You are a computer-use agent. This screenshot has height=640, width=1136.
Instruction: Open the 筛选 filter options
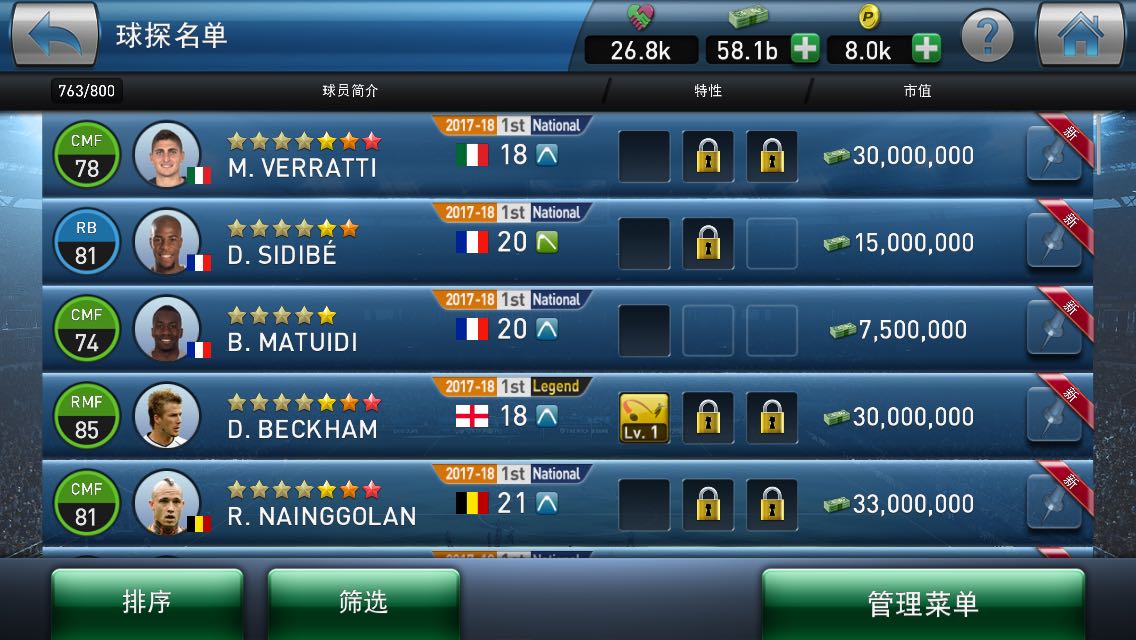coord(363,602)
